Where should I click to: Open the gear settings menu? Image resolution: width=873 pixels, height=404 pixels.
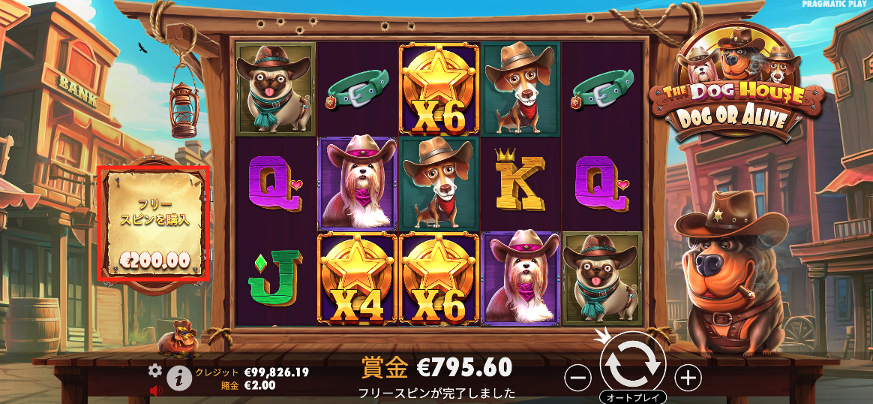[155, 370]
